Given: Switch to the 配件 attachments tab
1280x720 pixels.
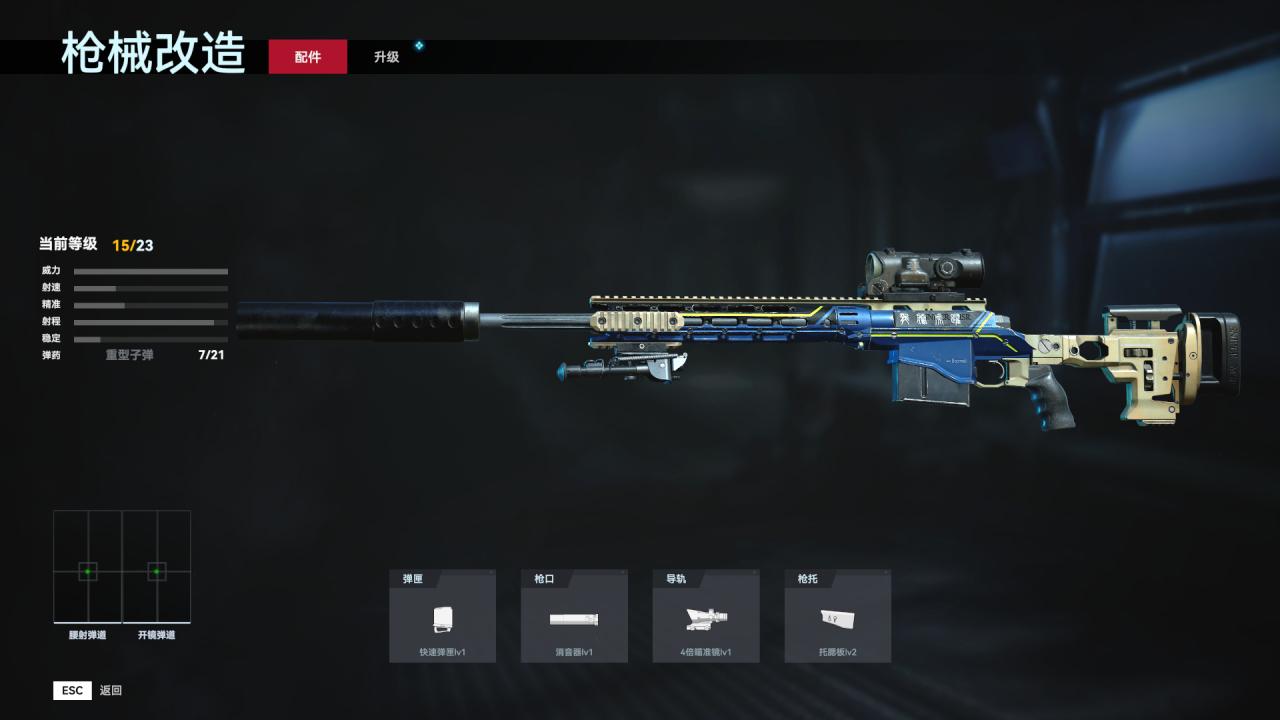Looking at the screenshot, I should (x=308, y=57).
